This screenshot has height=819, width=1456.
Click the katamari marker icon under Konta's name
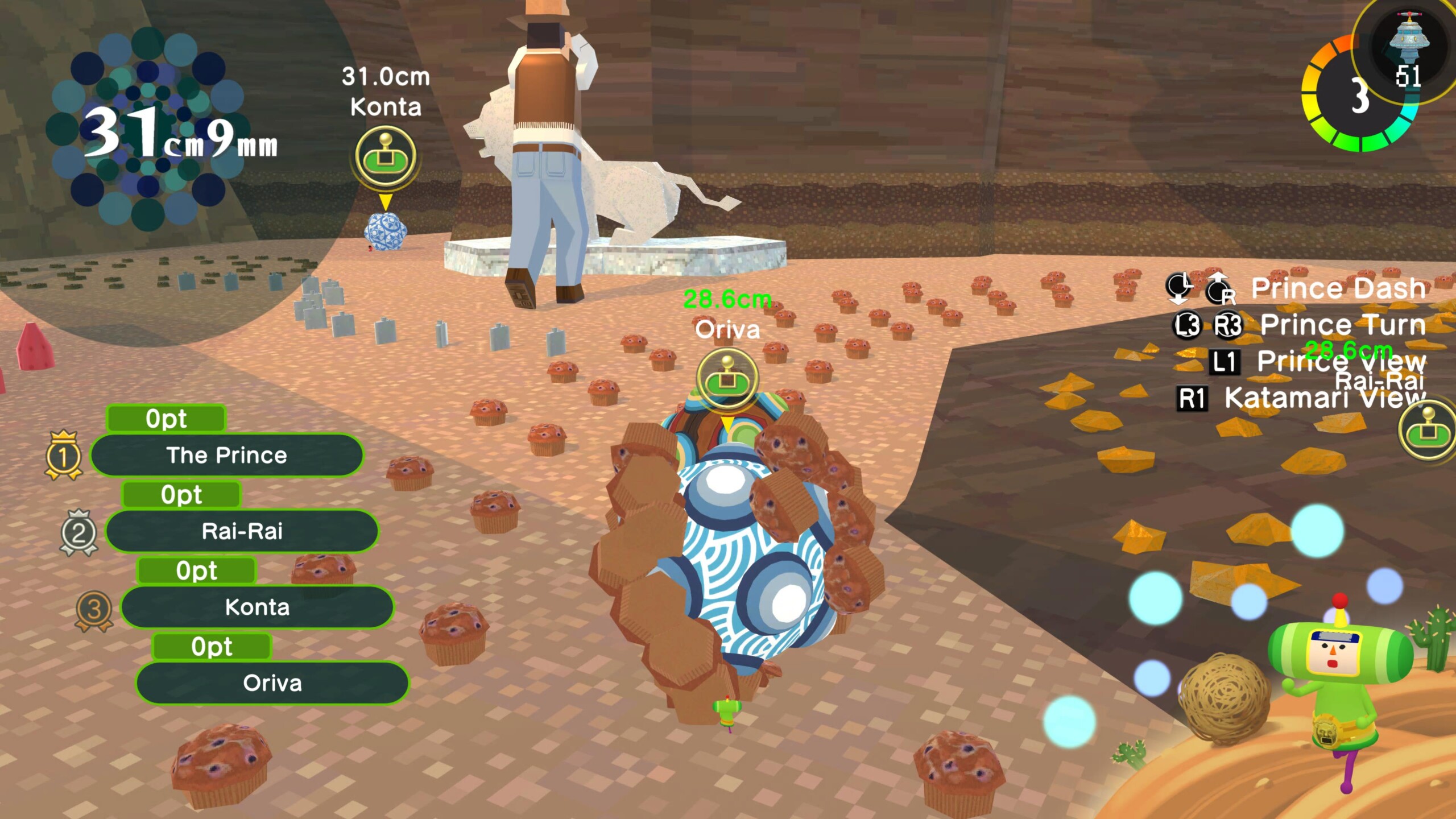pyautogui.click(x=386, y=156)
